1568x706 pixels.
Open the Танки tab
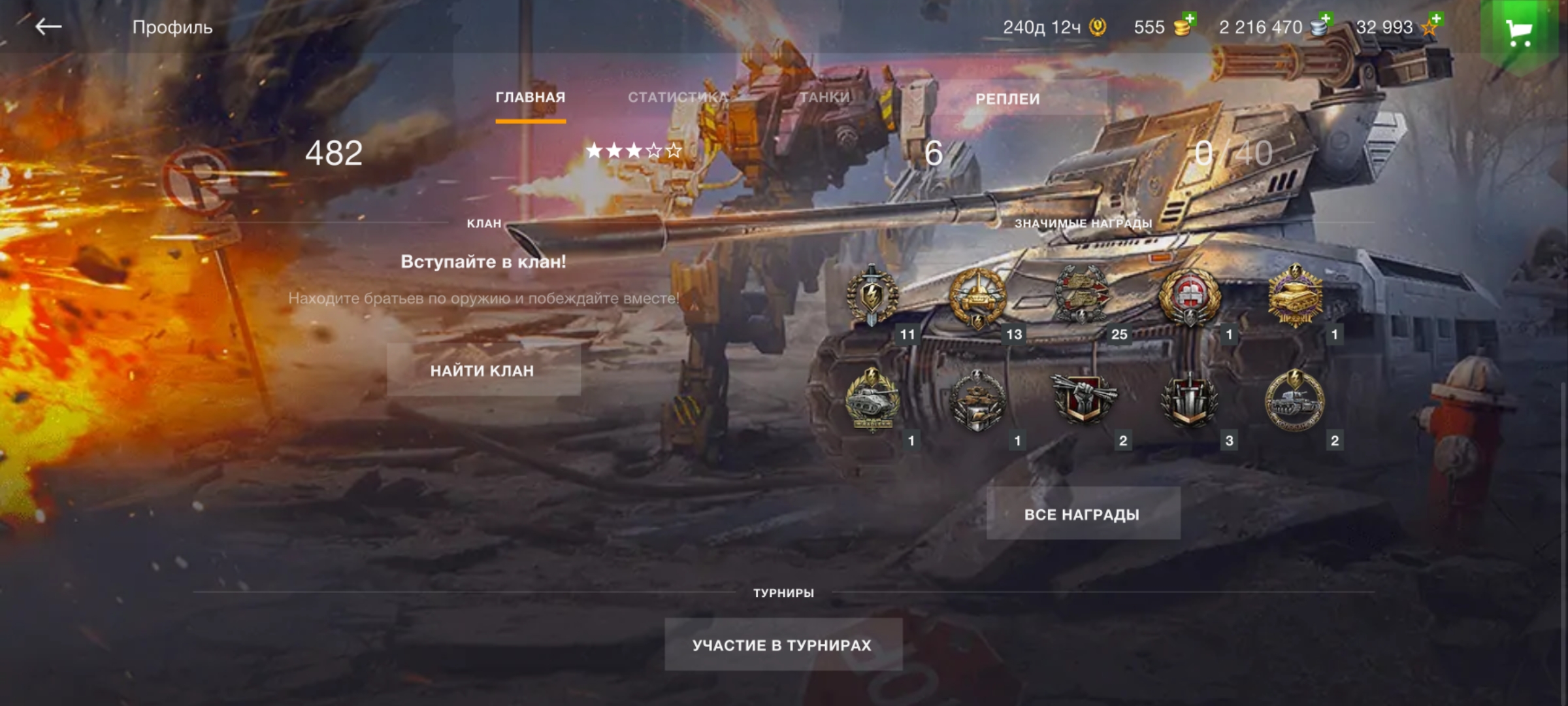click(x=825, y=97)
